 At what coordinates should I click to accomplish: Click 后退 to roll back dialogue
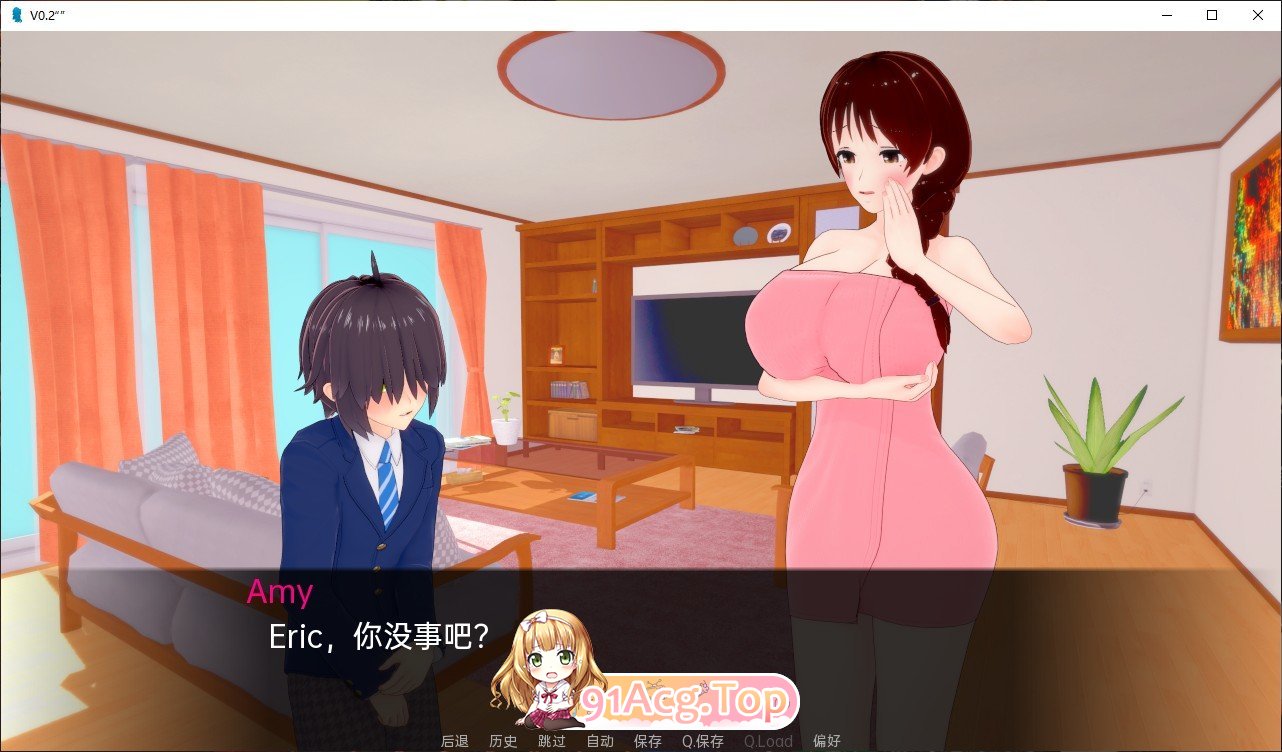click(x=455, y=742)
